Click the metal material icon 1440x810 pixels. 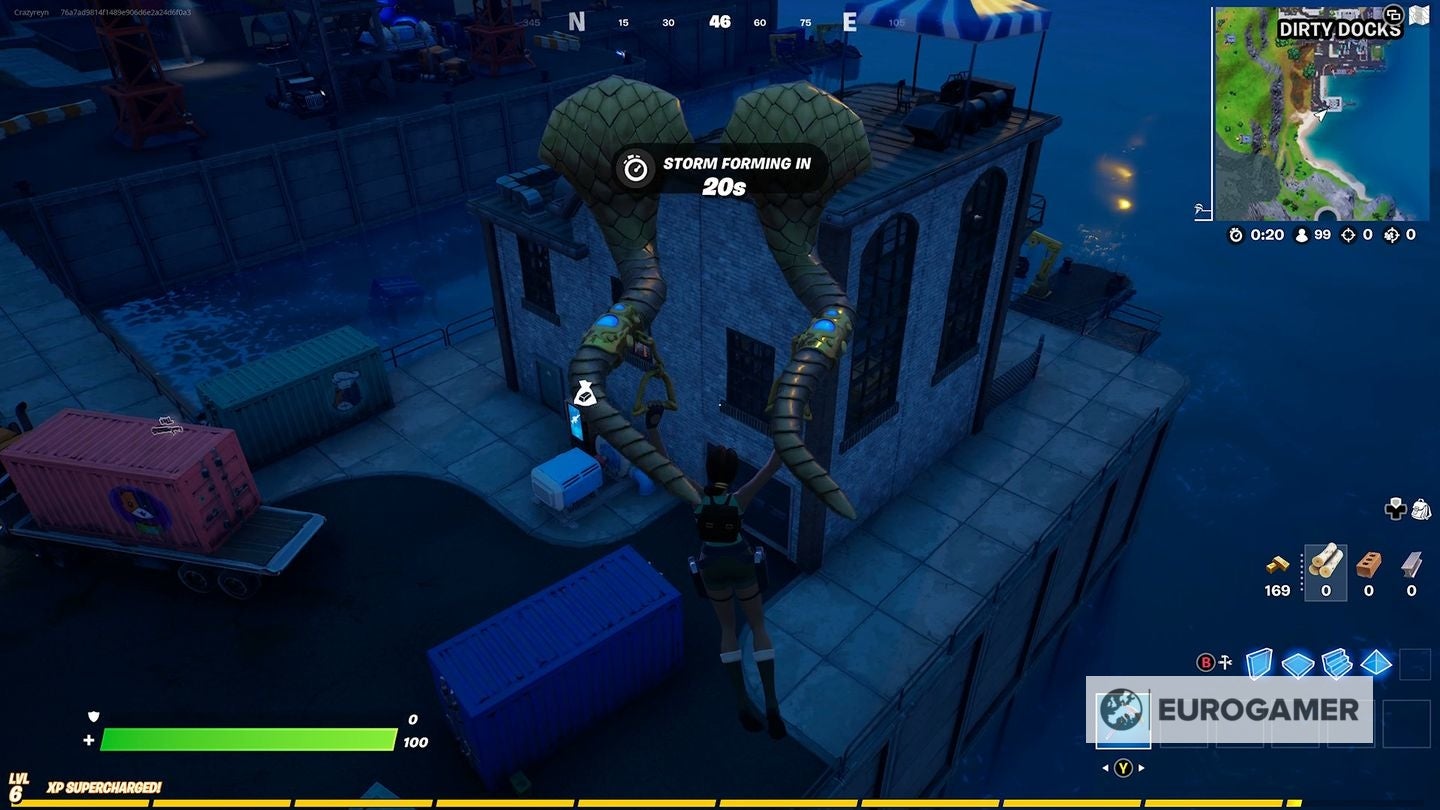click(x=1410, y=564)
